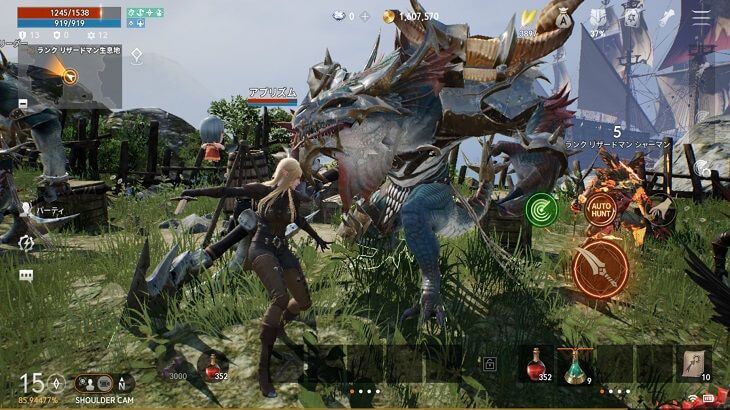This screenshot has width=730, height=410.
Task: Click the location pin beside the minimap
Action: pos(137,56)
